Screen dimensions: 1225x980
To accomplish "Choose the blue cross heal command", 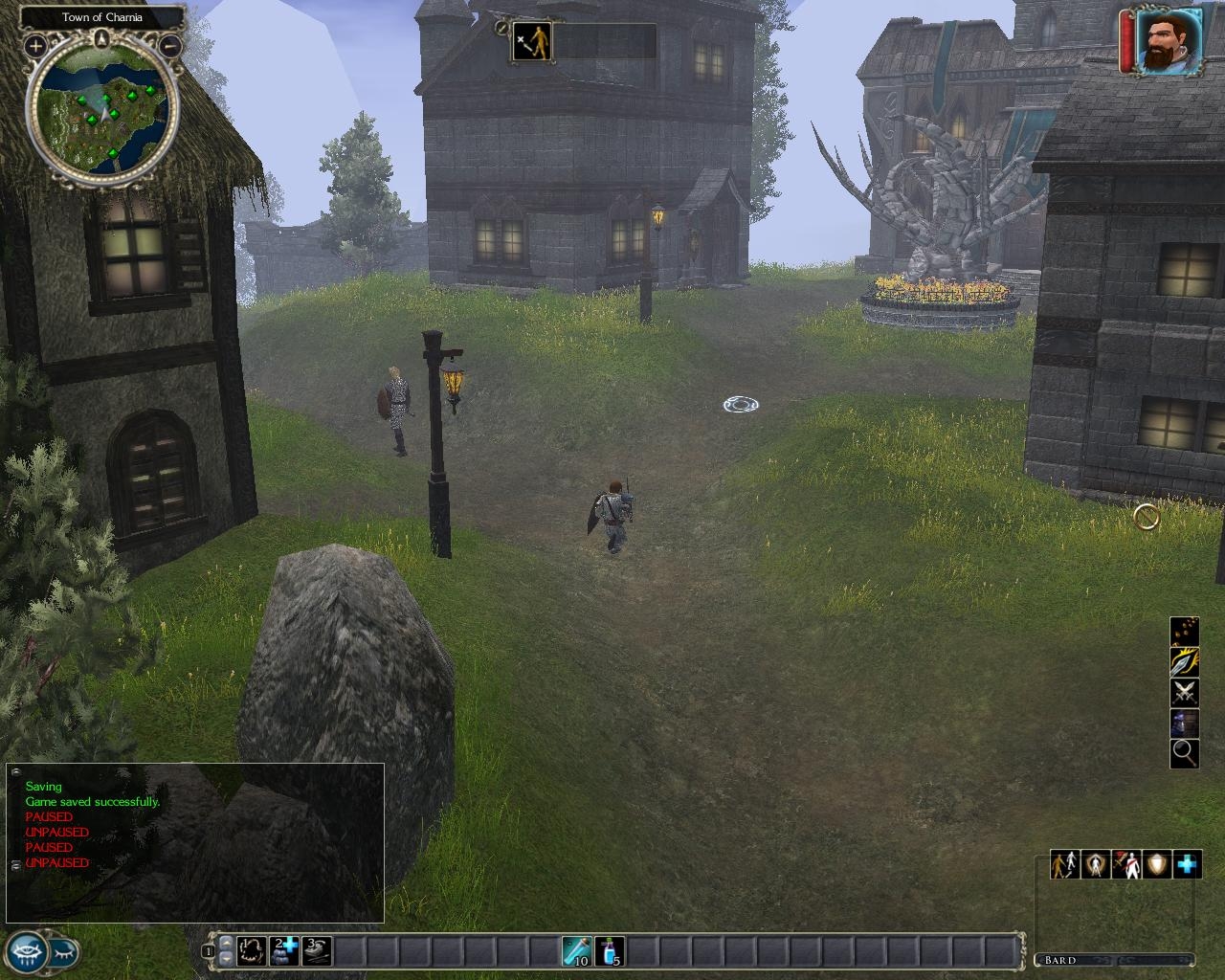I will tap(1187, 864).
